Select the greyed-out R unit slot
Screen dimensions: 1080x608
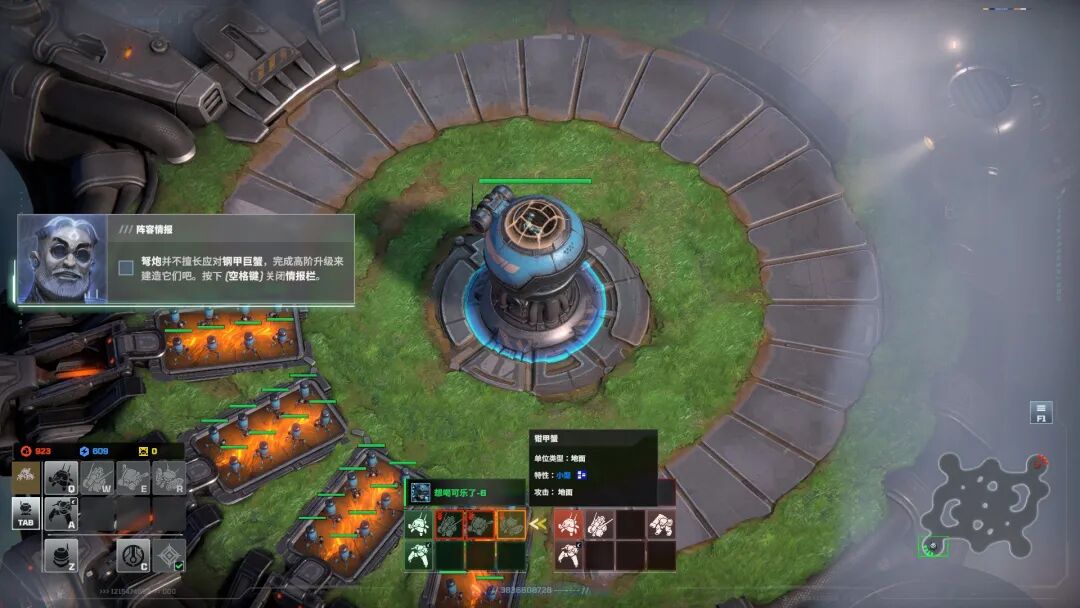(x=167, y=478)
